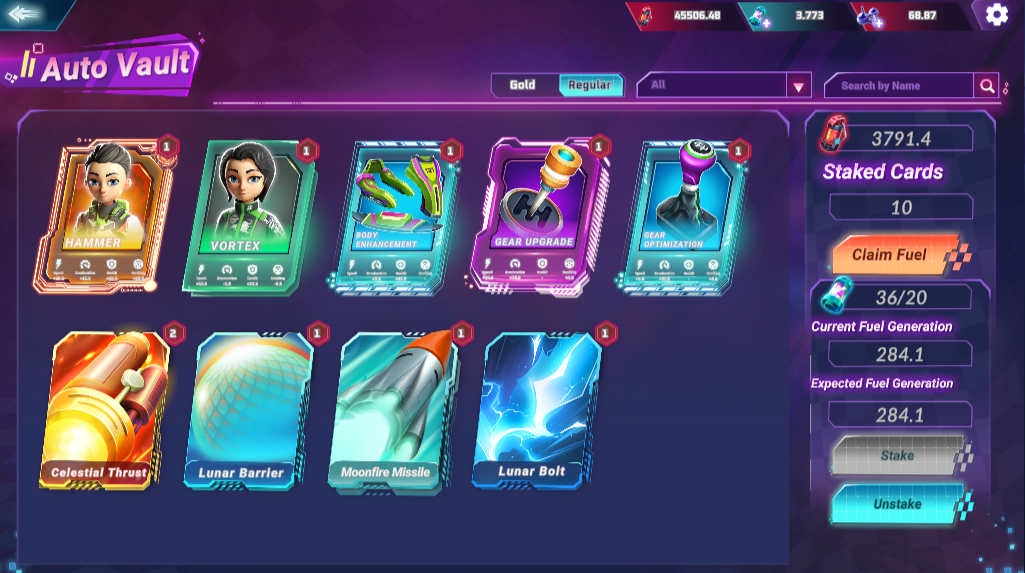
Task: Select the Celestial Thrust card
Action: [x=104, y=410]
